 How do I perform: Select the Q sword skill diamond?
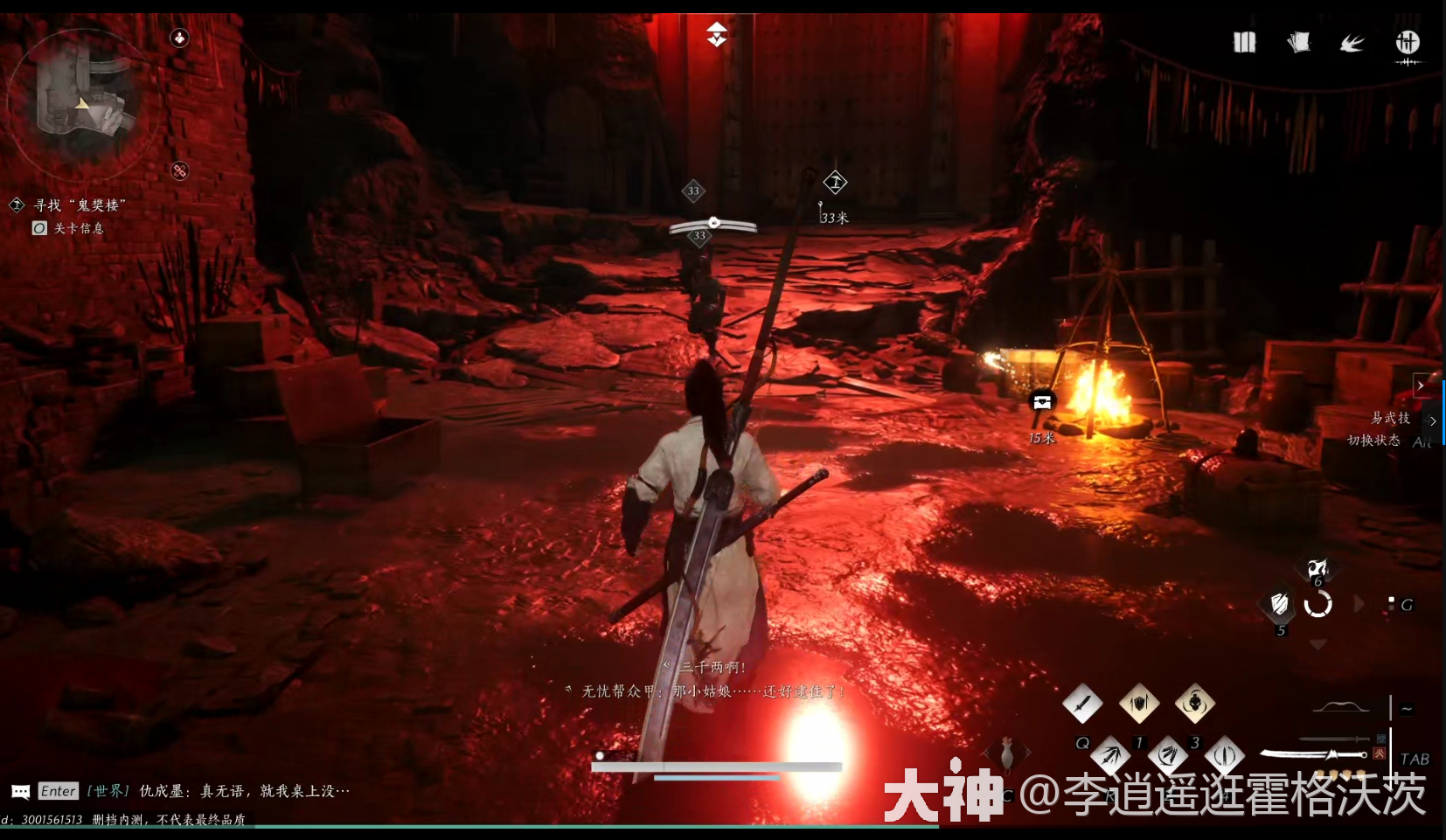point(1084,703)
